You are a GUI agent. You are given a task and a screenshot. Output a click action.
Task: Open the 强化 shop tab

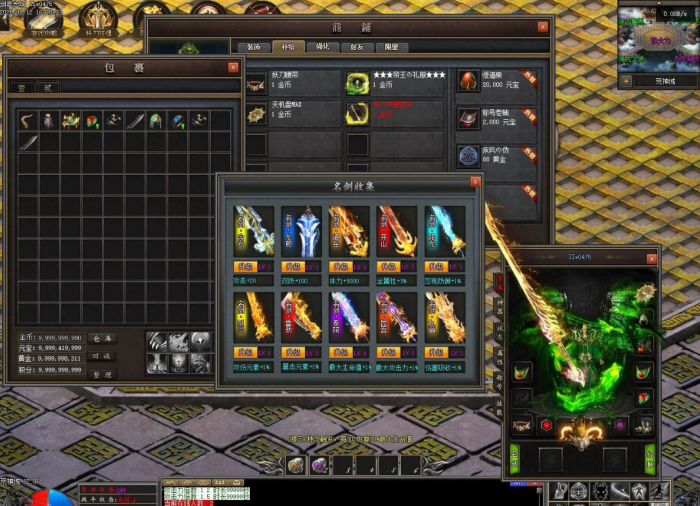tap(322, 47)
